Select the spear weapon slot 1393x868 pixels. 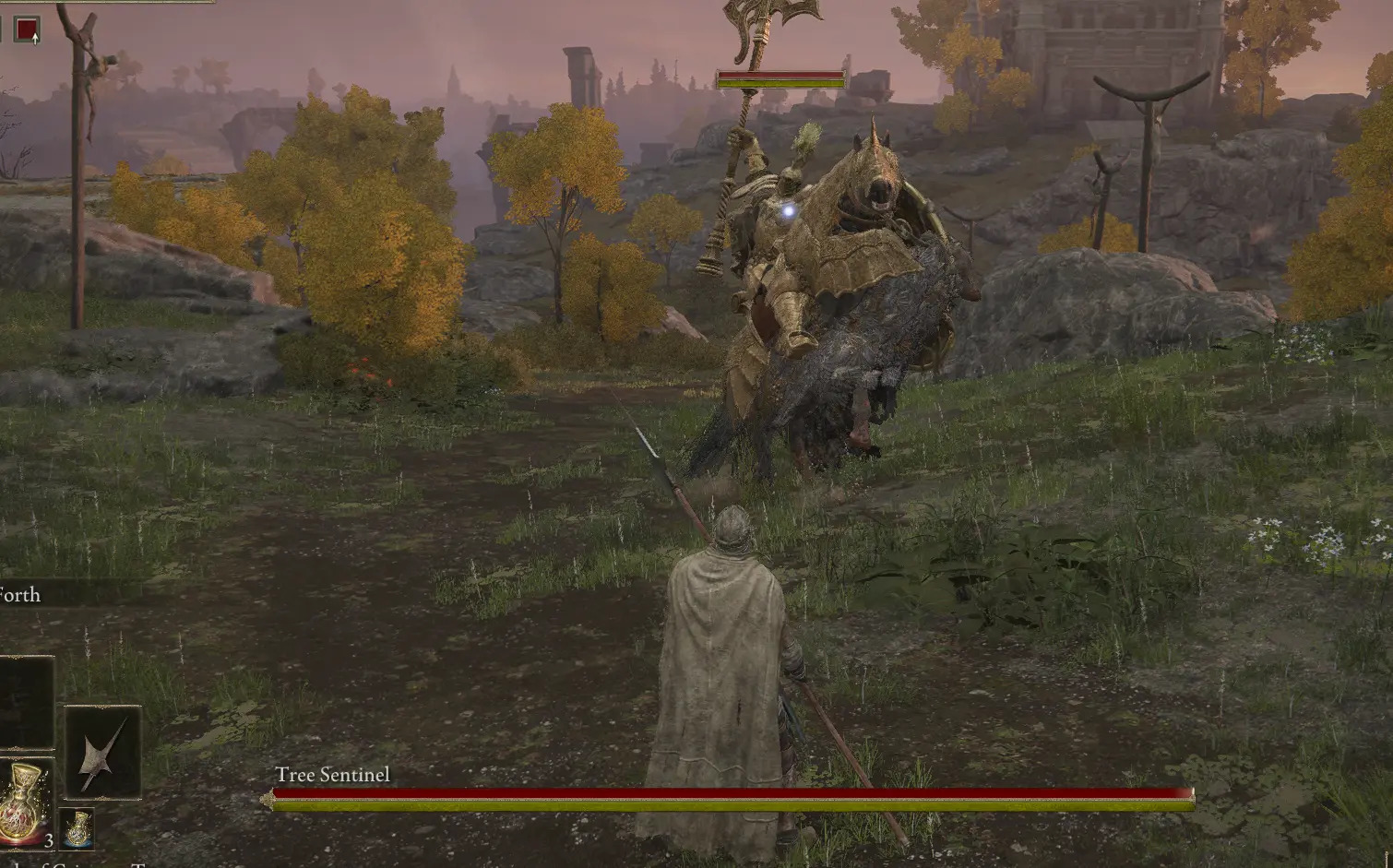click(x=102, y=752)
